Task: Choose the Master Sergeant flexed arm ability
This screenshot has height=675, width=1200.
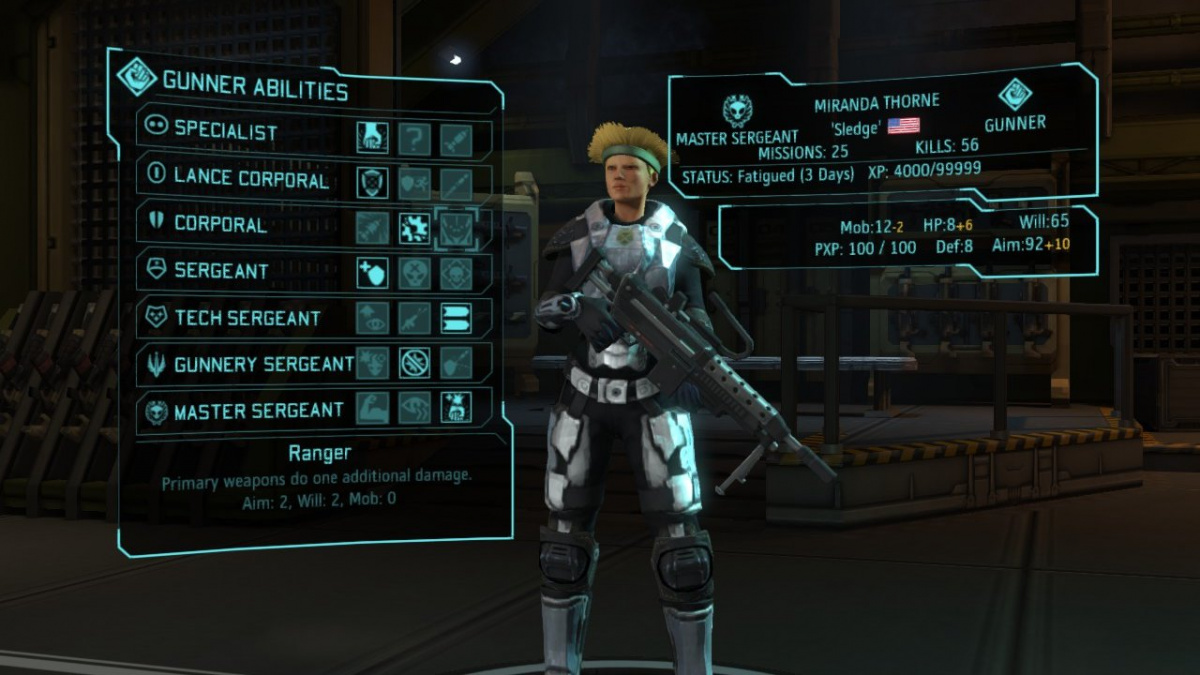Action: point(373,408)
